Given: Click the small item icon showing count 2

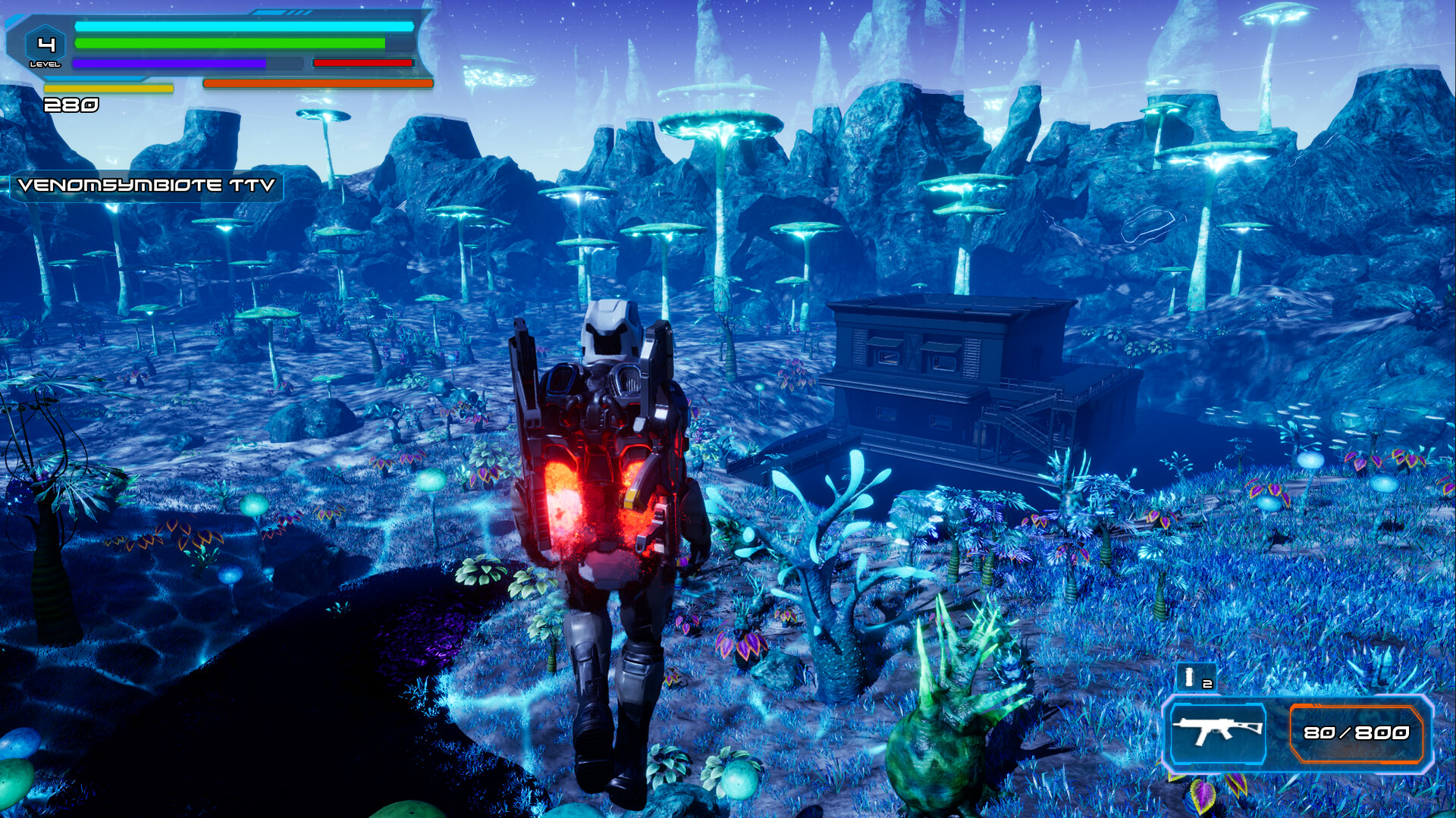Looking at the screenshot, I should pos(1196,677).
